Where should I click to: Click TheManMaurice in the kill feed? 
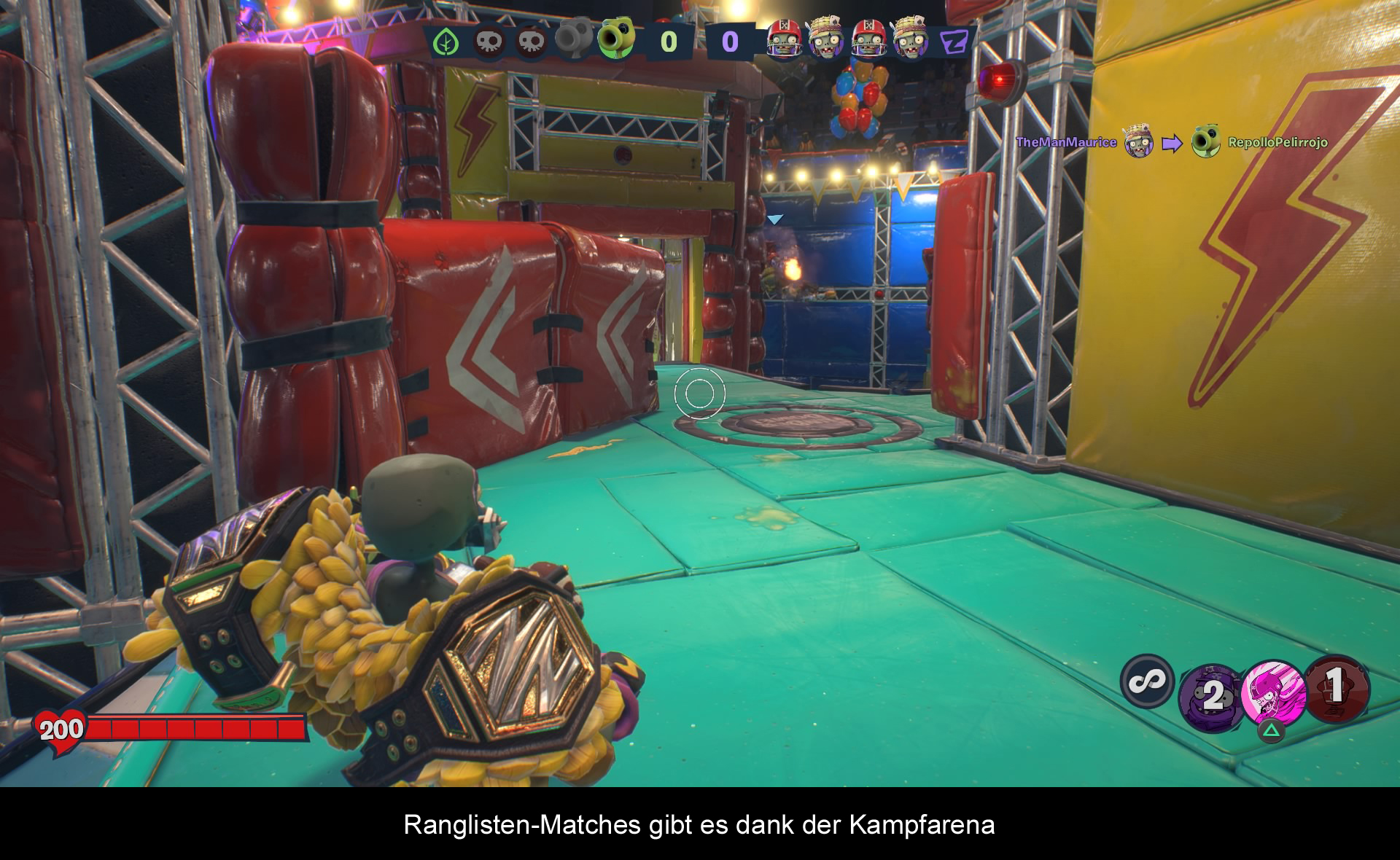point(1066,142)
